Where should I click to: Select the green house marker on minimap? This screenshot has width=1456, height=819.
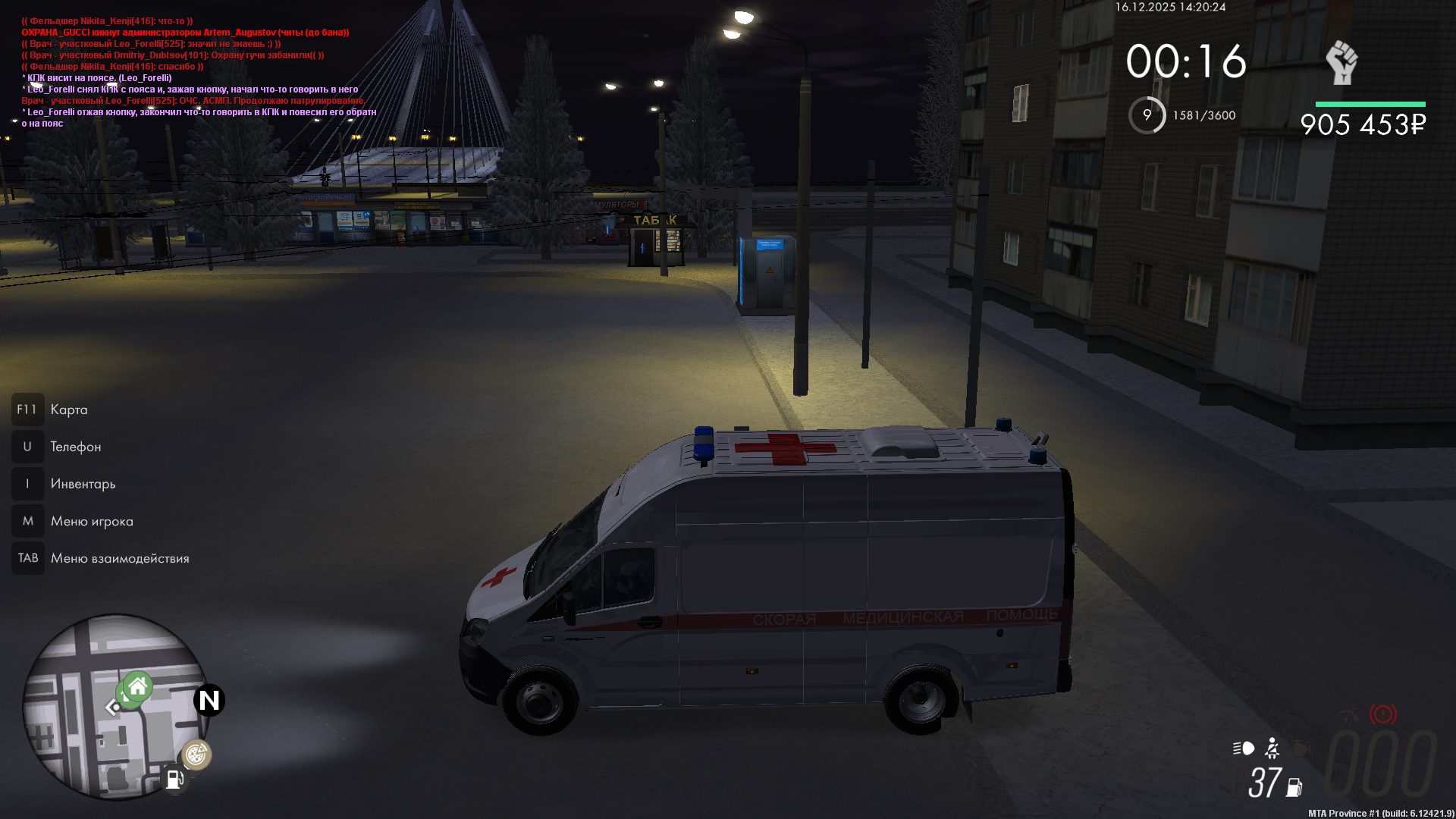137,687
